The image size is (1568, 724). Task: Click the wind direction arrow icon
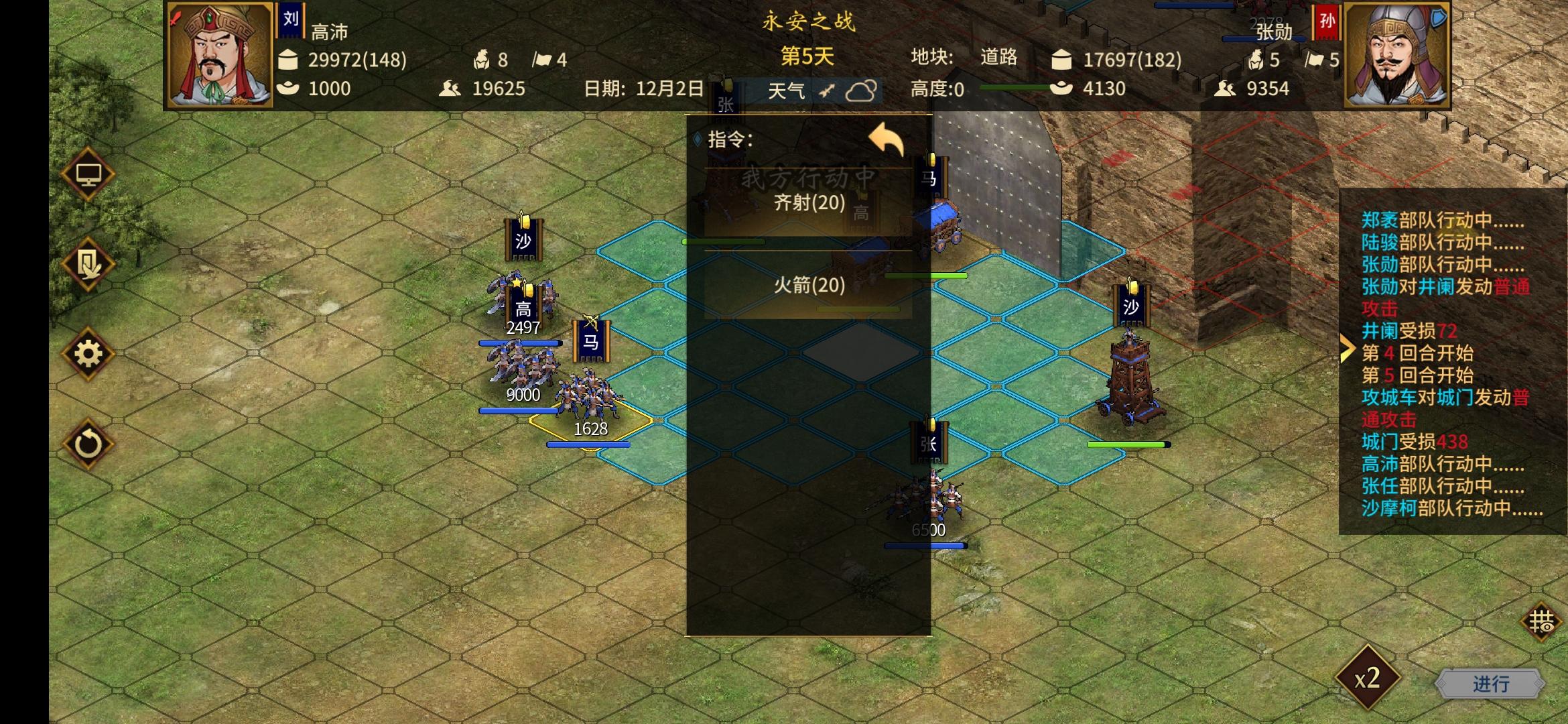tap(826, 90)
